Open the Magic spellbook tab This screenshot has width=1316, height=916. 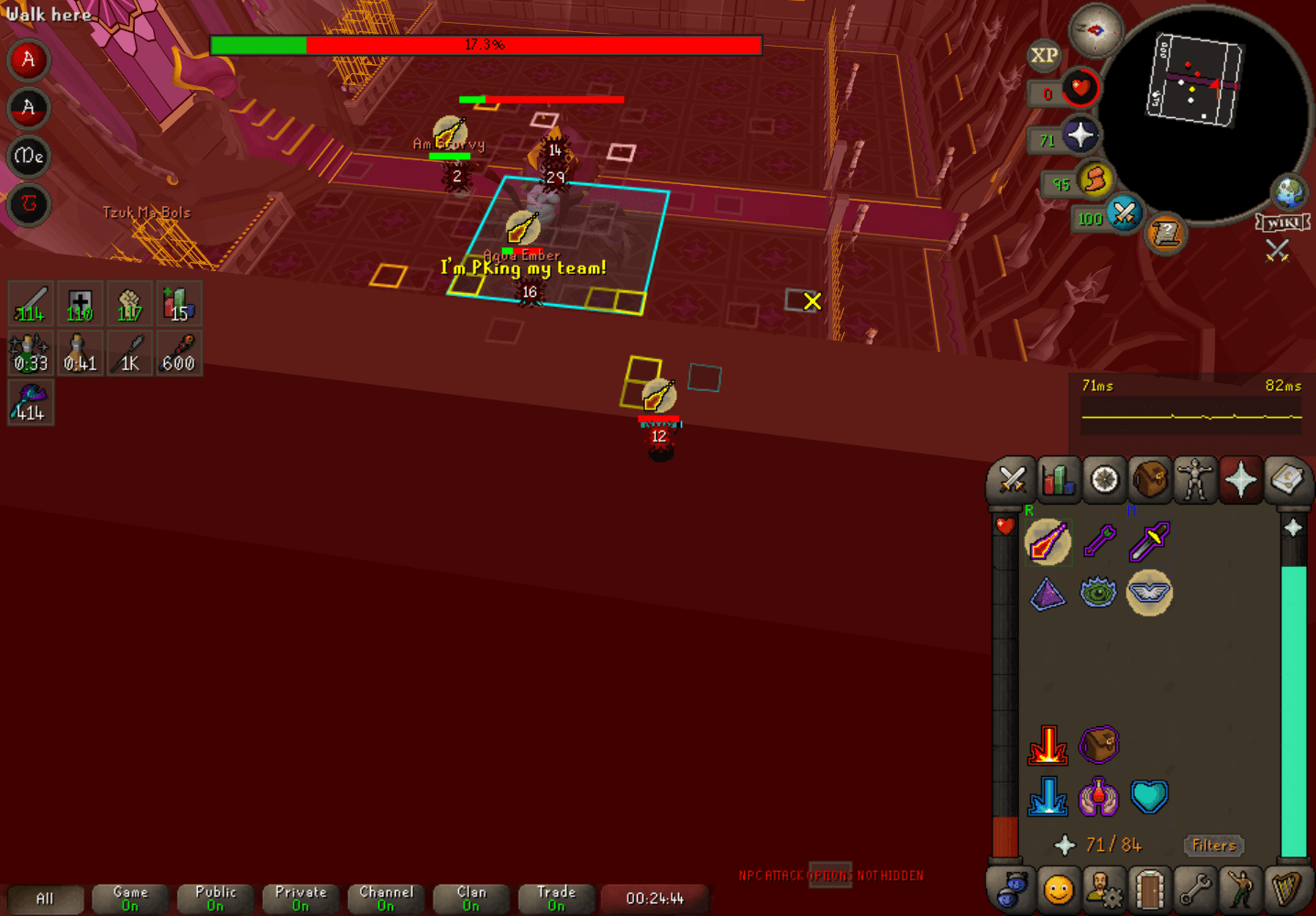tap(1288, 479)
